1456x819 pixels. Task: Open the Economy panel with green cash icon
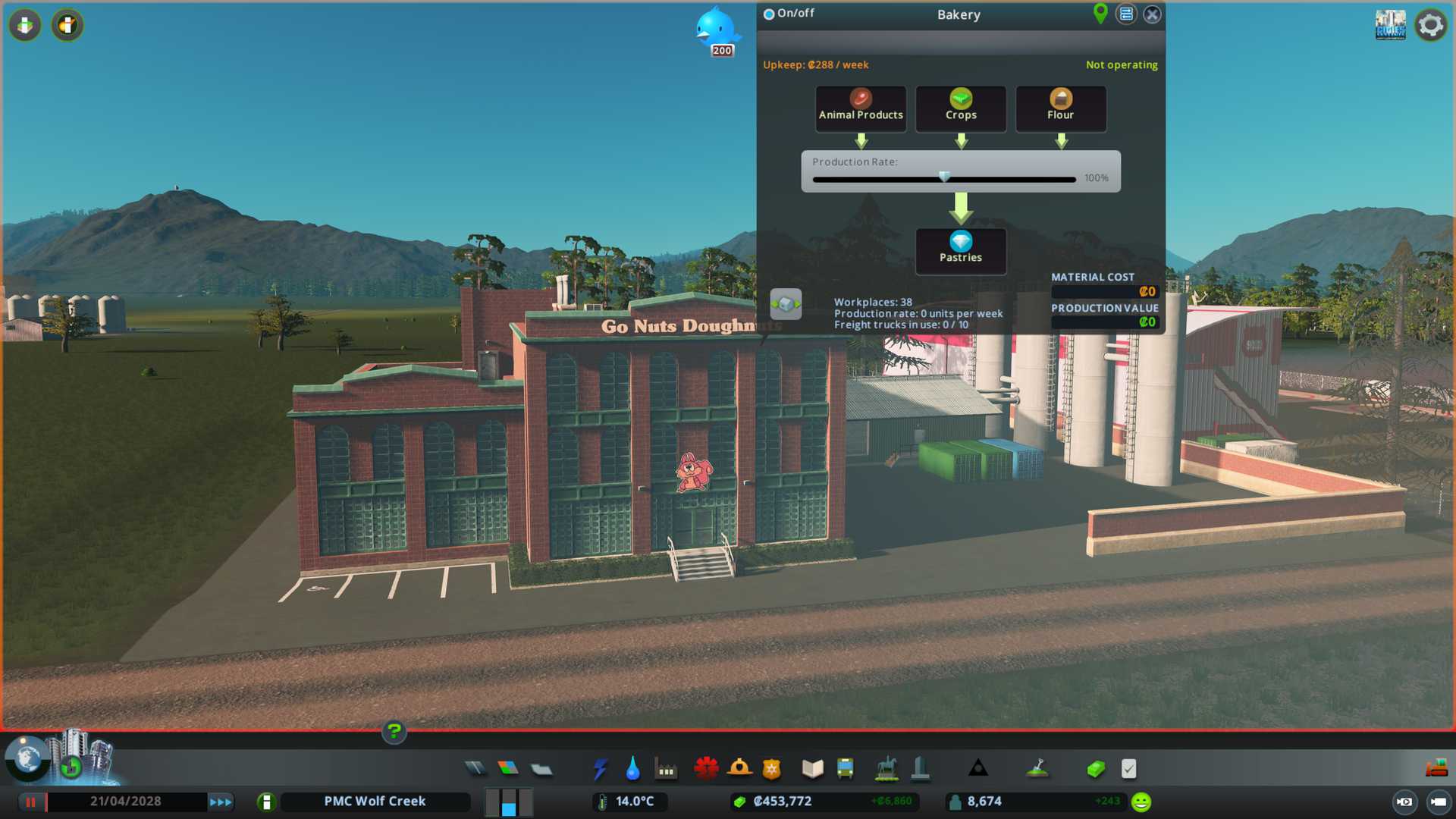tap(1095, 769)
